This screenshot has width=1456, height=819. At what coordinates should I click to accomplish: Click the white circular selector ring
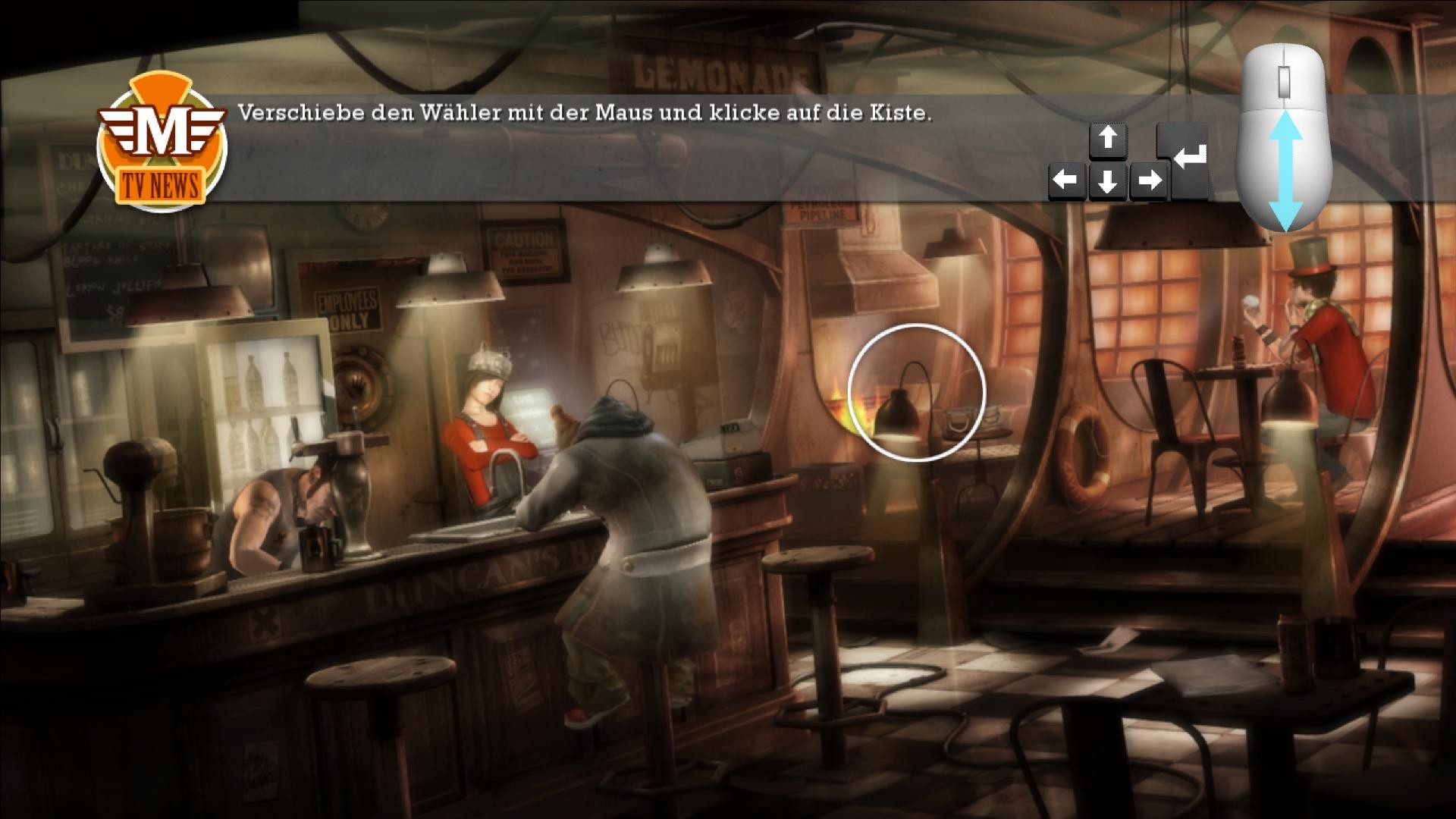[916, 393]
